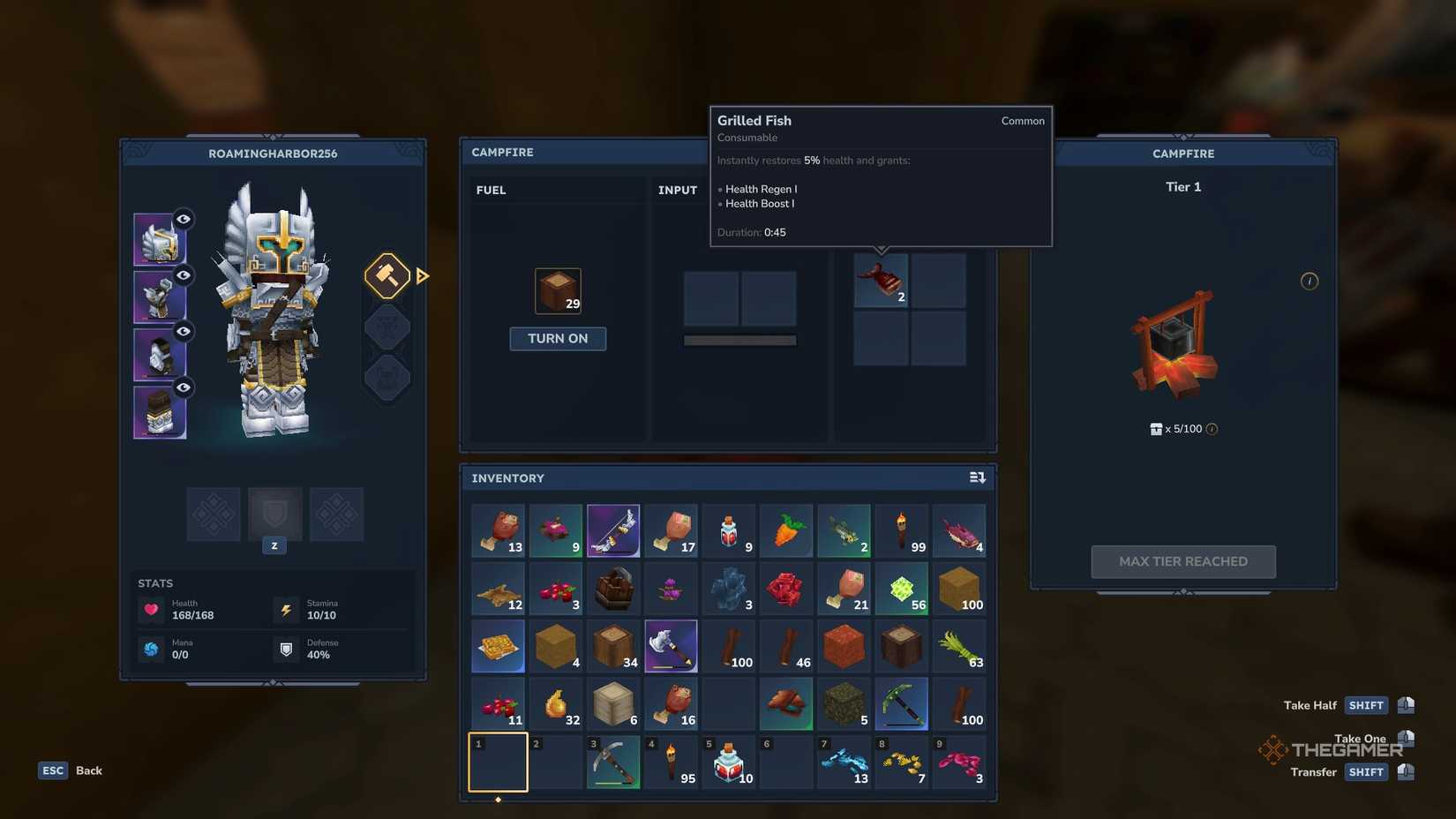Click the inventory sort icon
Image resolution: width=1456 pixels, height=819 pixels.
(x=977, y=477)
